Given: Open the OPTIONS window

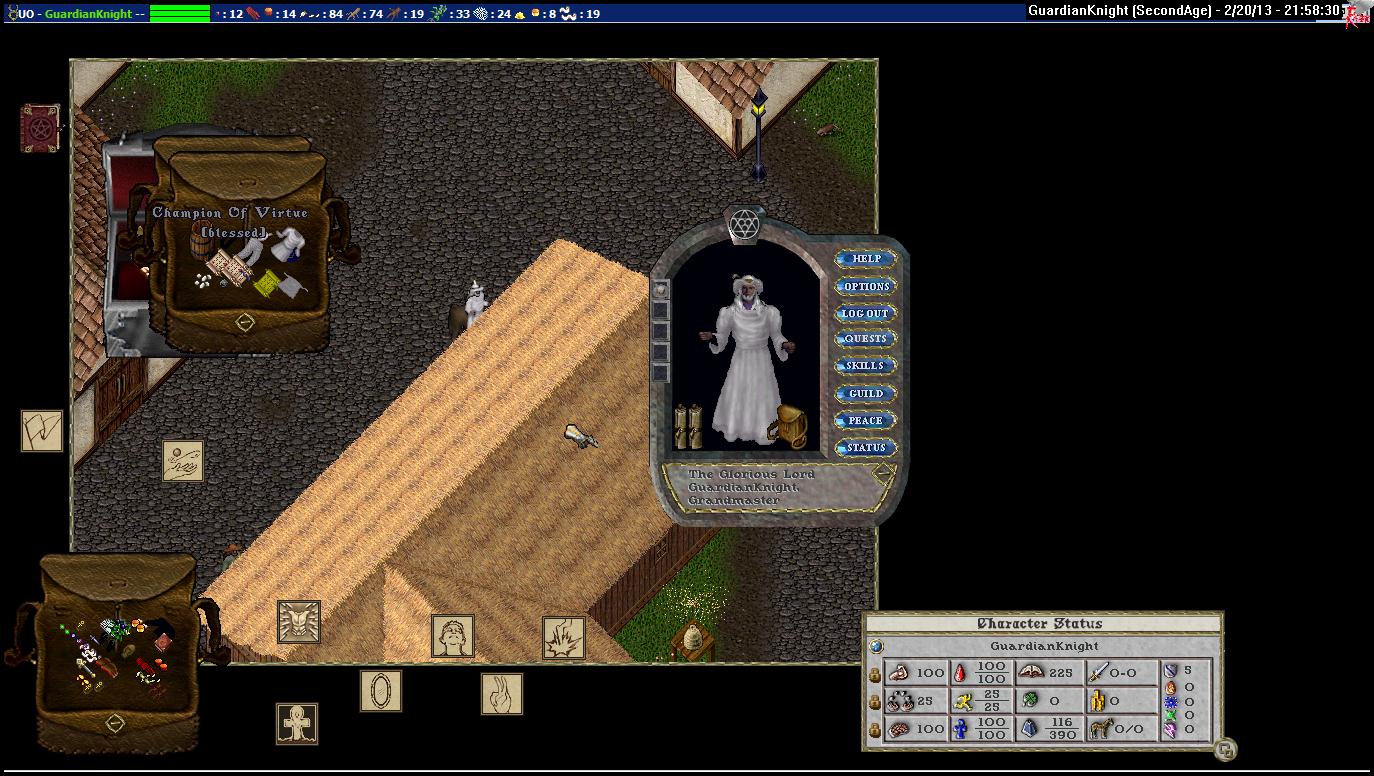Looking at the screenshot, I should click(866, 286).
